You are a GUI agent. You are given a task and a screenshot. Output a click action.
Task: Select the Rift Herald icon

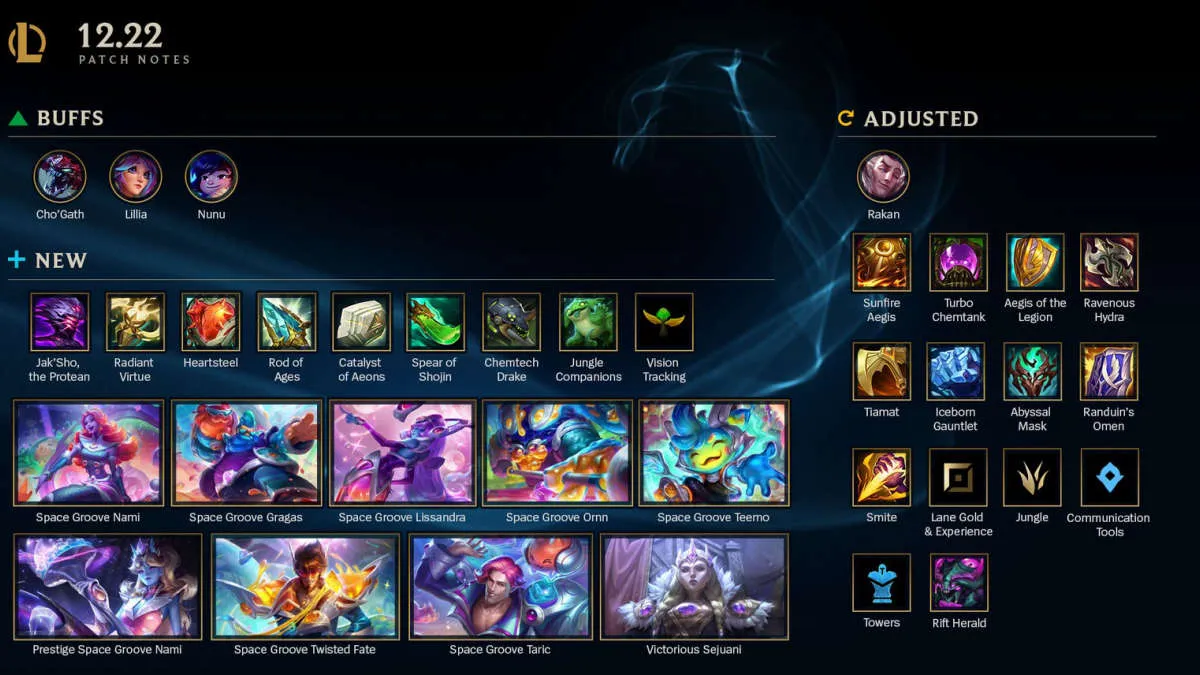coord(959,583)
